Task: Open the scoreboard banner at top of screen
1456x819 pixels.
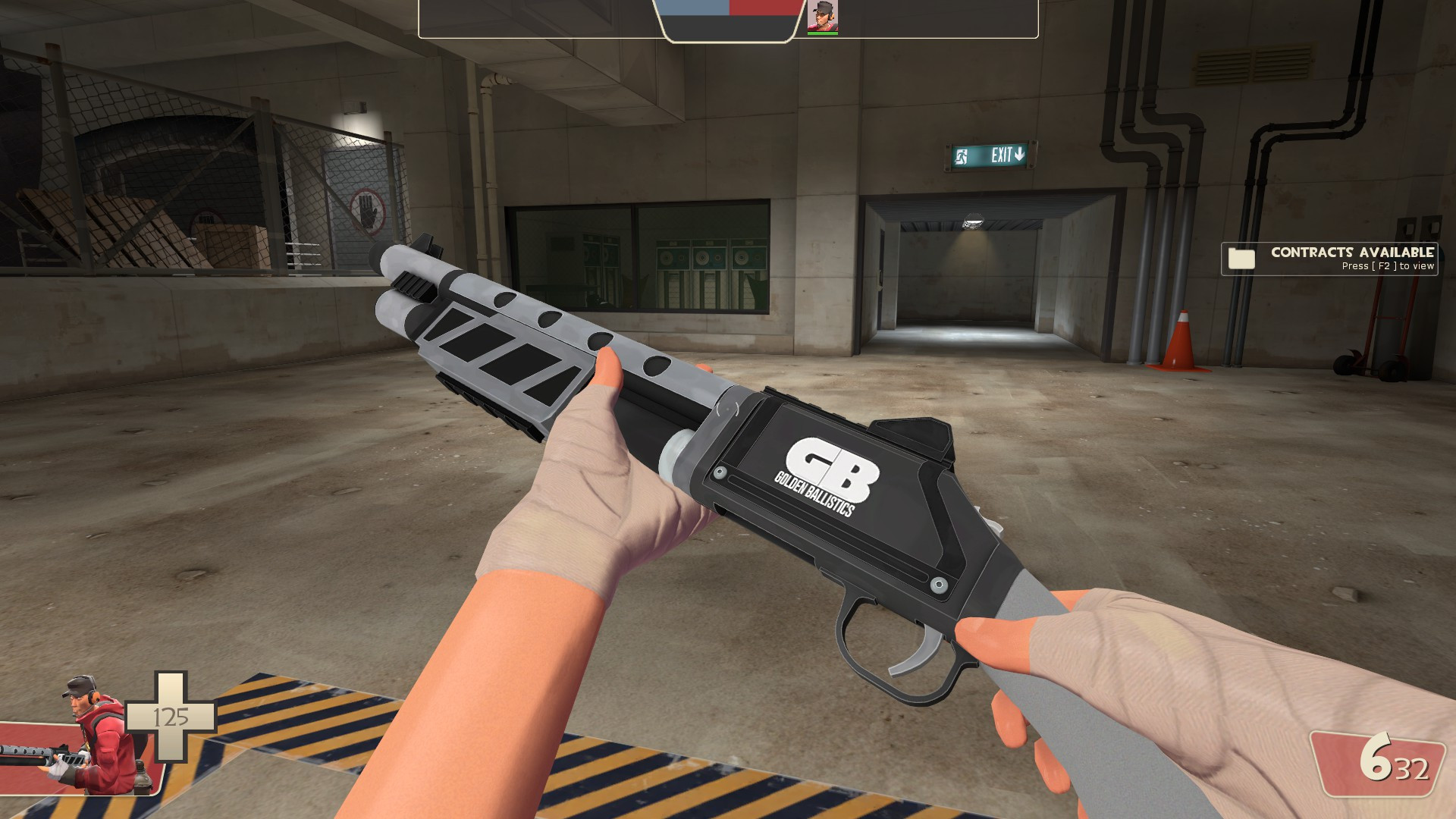Action: pyautogui.click(x=728, y=20)
